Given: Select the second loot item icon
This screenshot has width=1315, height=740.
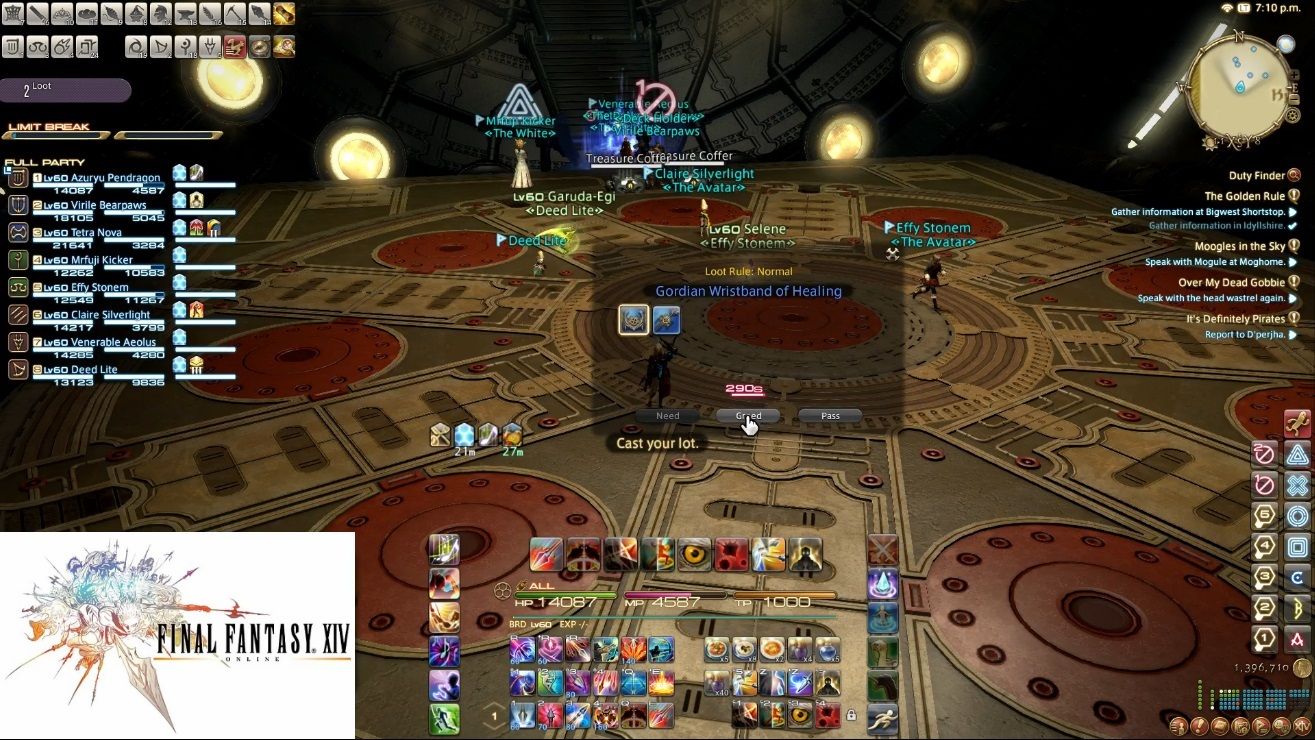Looking at the screenshot, I should 667,320.
